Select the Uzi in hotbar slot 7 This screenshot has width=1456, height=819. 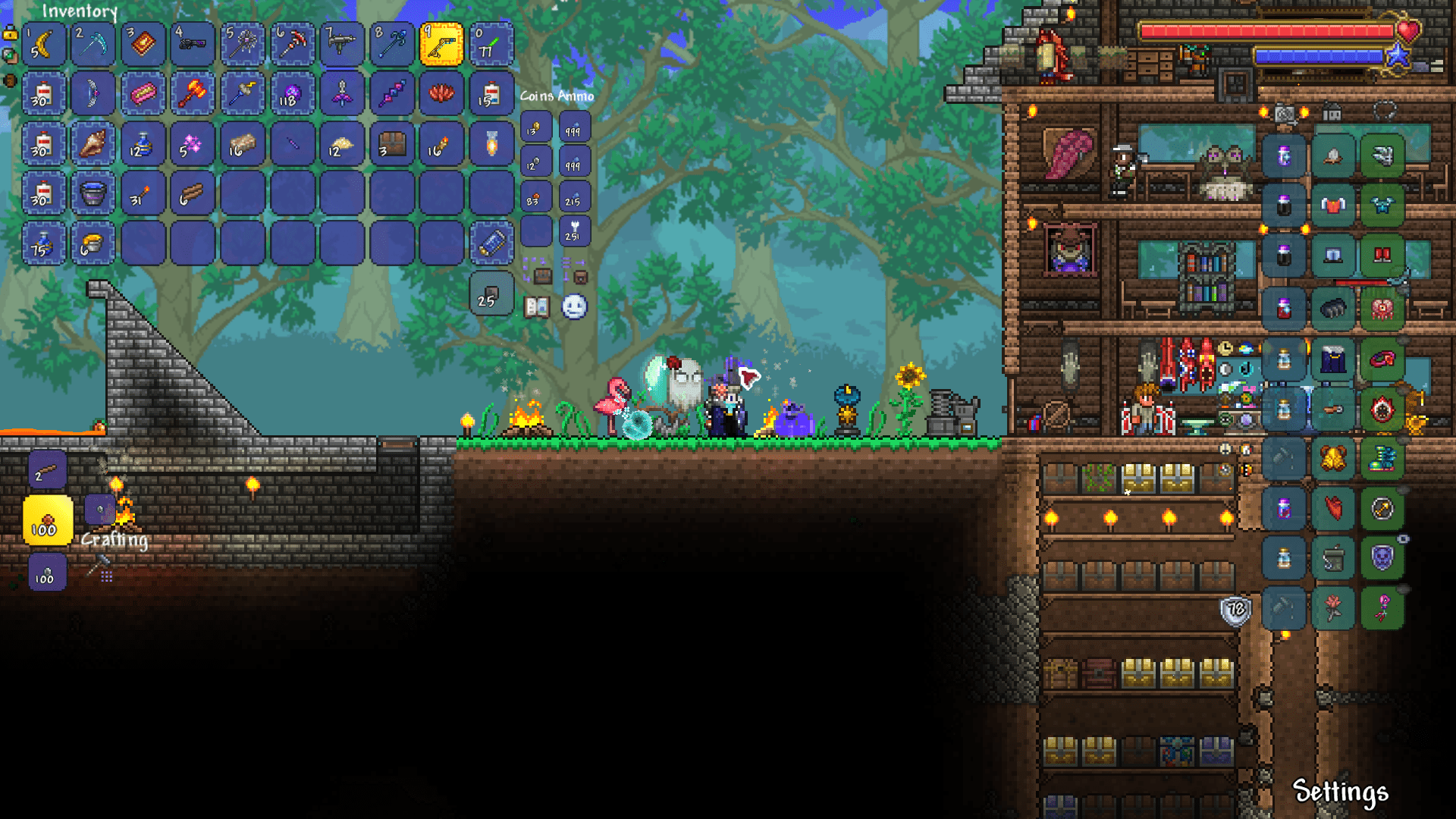point(341,43)
